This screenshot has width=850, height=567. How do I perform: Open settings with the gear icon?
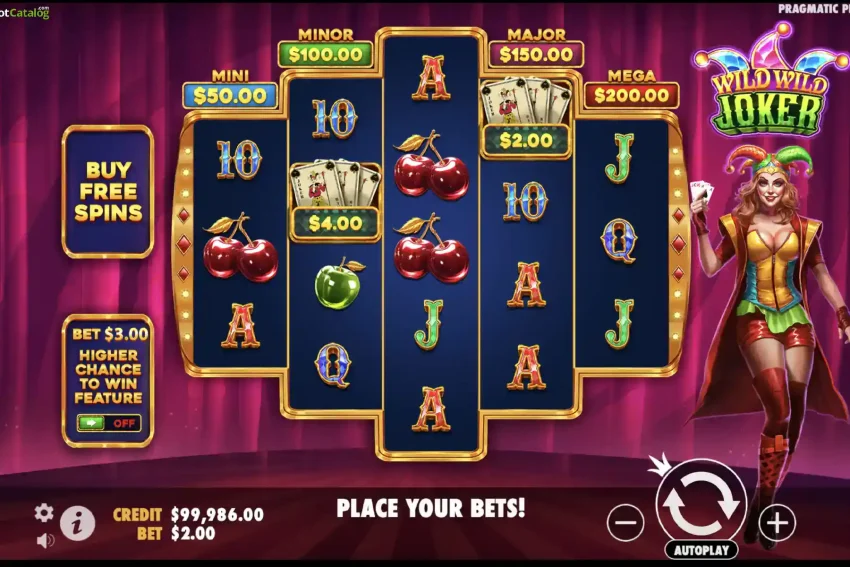pyautogui.click(x=44, y=513)
